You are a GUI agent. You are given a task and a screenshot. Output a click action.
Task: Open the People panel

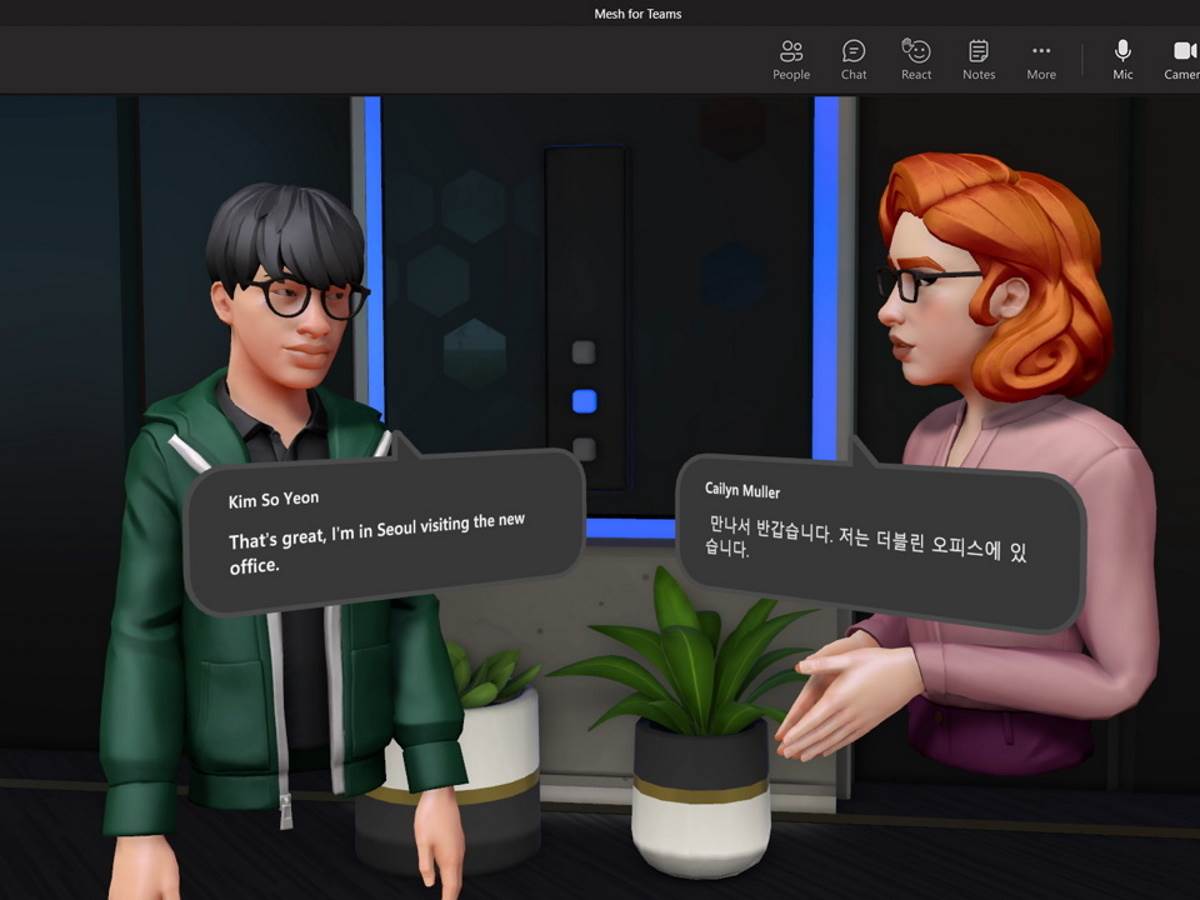[x=791, y=59]
